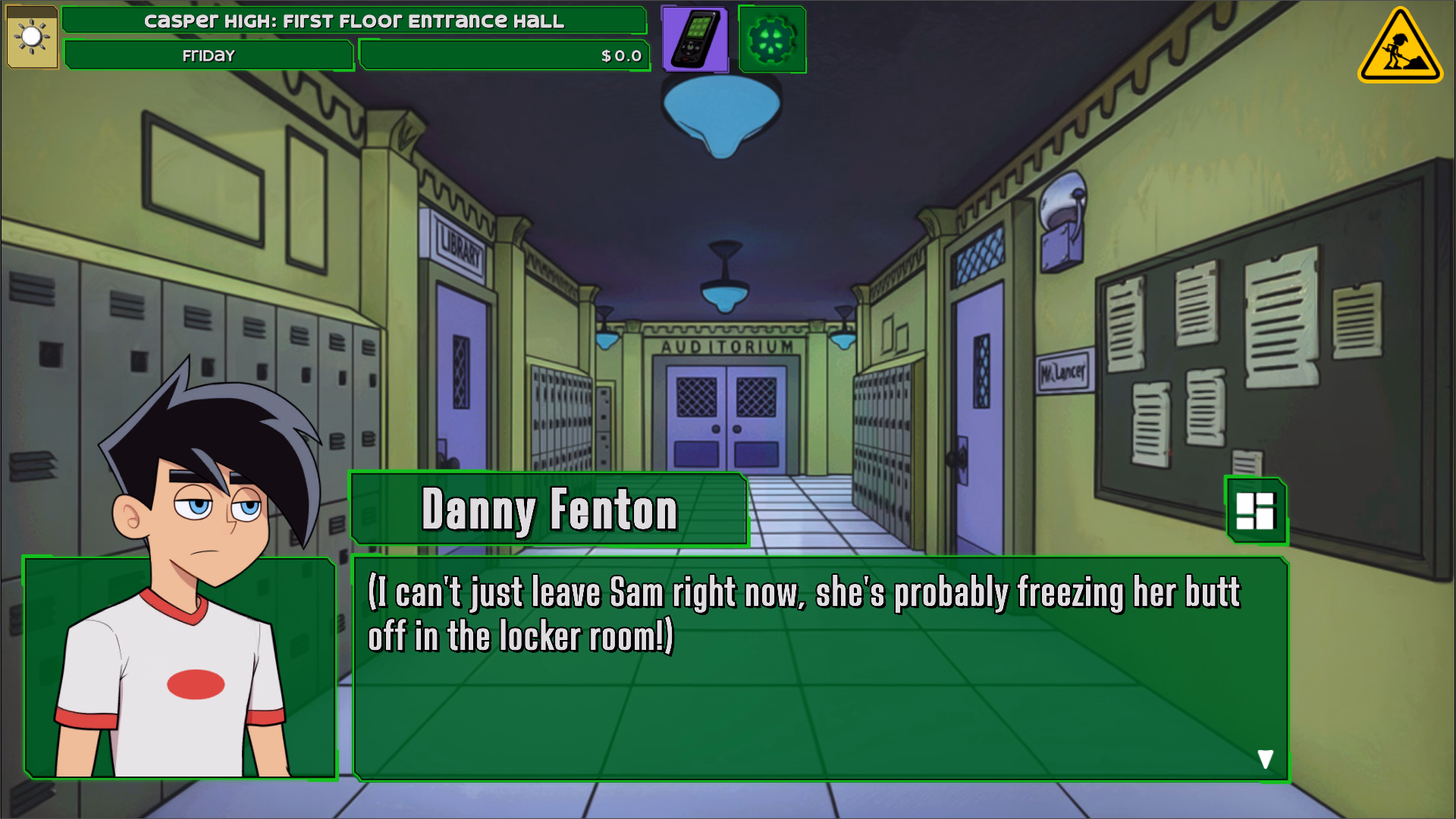Click the sun time-of-day icon

click(32, 37)
